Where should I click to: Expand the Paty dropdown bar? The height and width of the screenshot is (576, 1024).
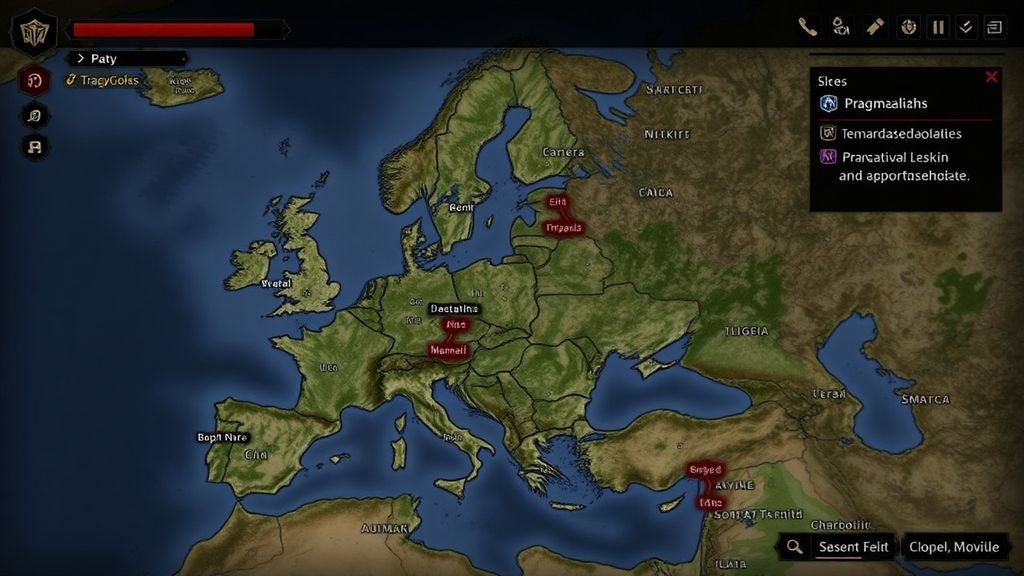click(128, 59)
